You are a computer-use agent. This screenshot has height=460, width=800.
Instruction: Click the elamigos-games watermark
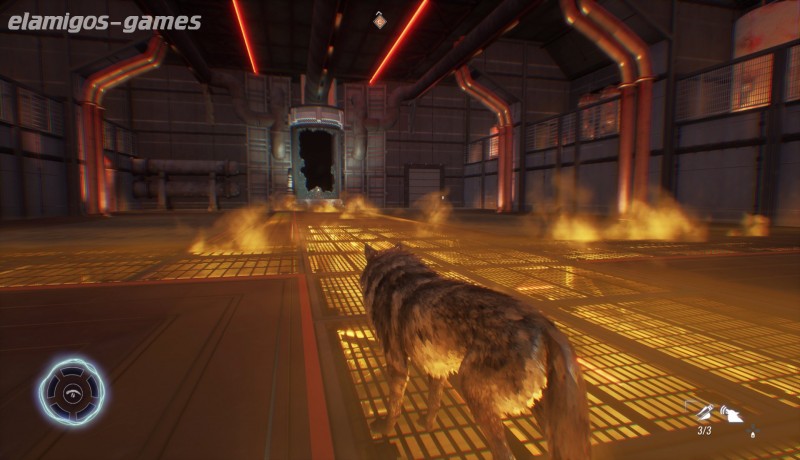click(104, 21)
